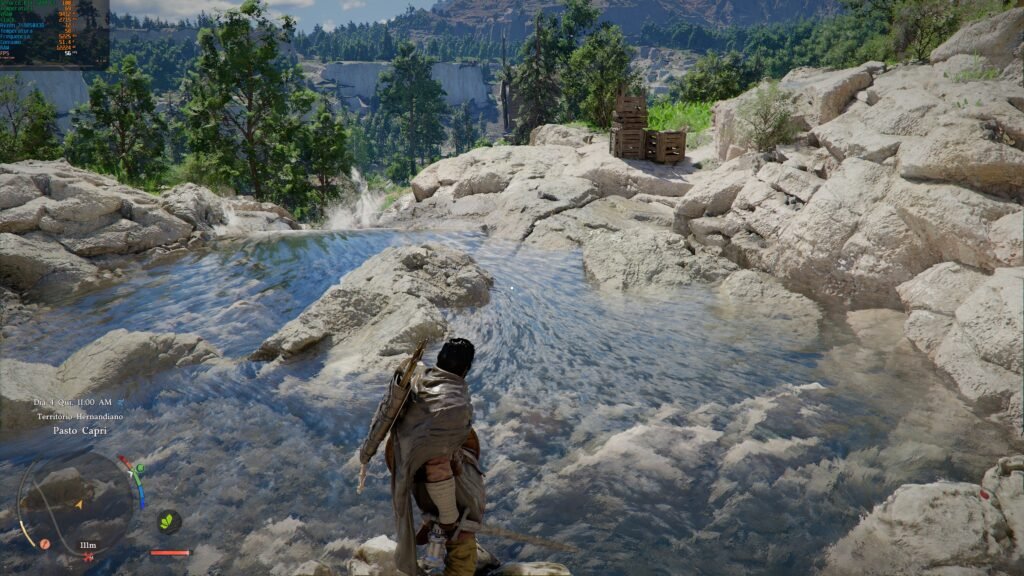Click the orange circular marker on the minimap rim
Image resolution: width=1024 pixels, height=576 pixels.
point(45,544)
